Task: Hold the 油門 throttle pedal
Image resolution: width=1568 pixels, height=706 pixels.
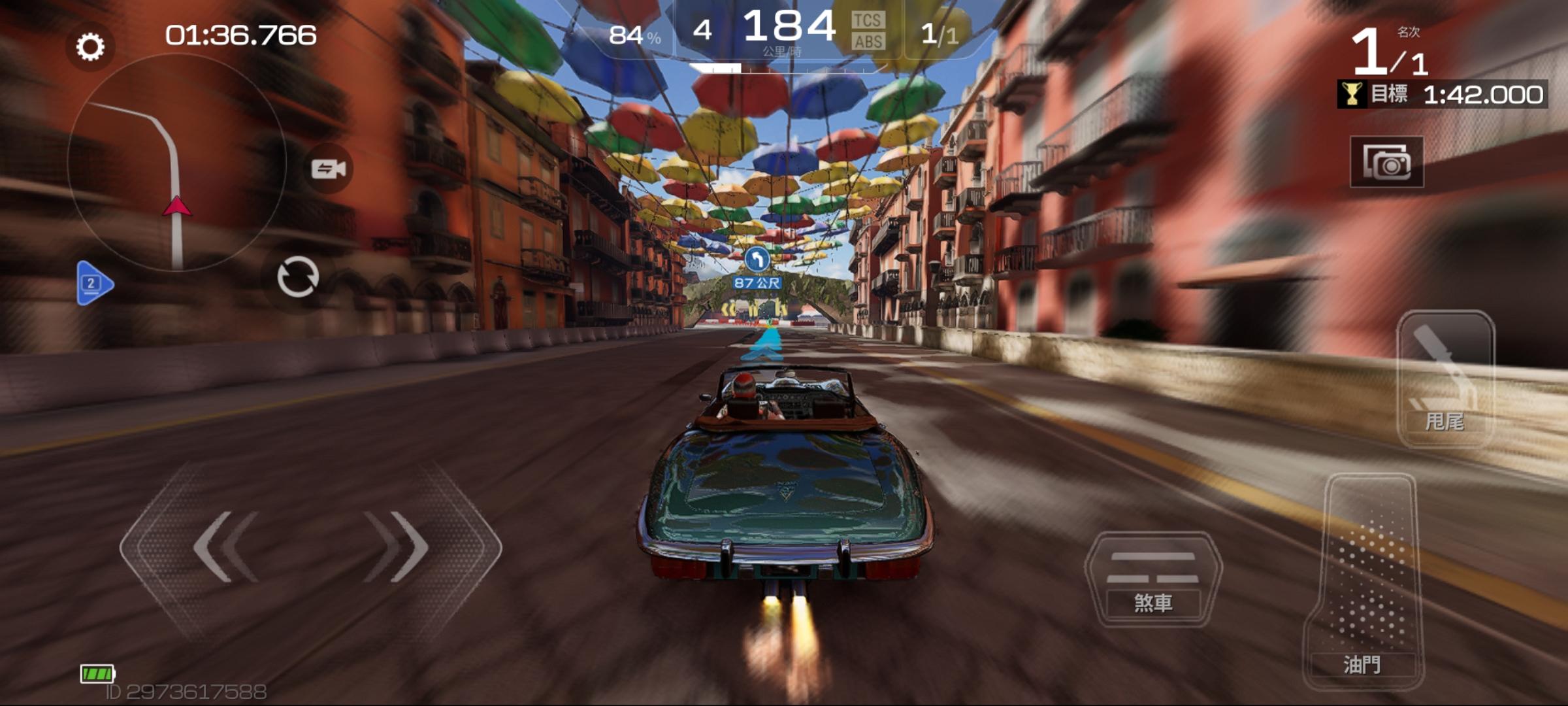Action: (1362, 582)
